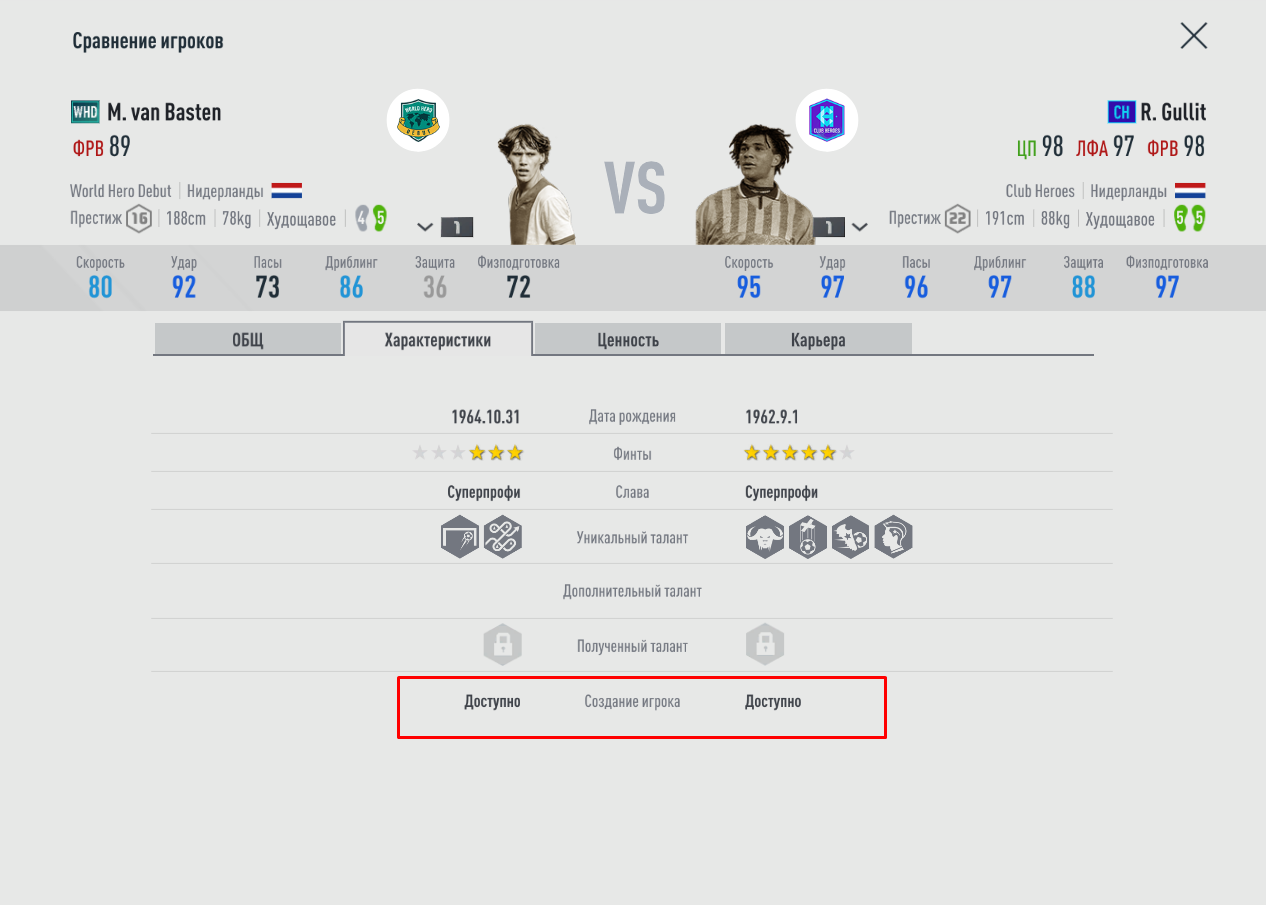Screen dimensions: 1266x905
Task: Close the player comparison window
Action: coord(1193,36)
